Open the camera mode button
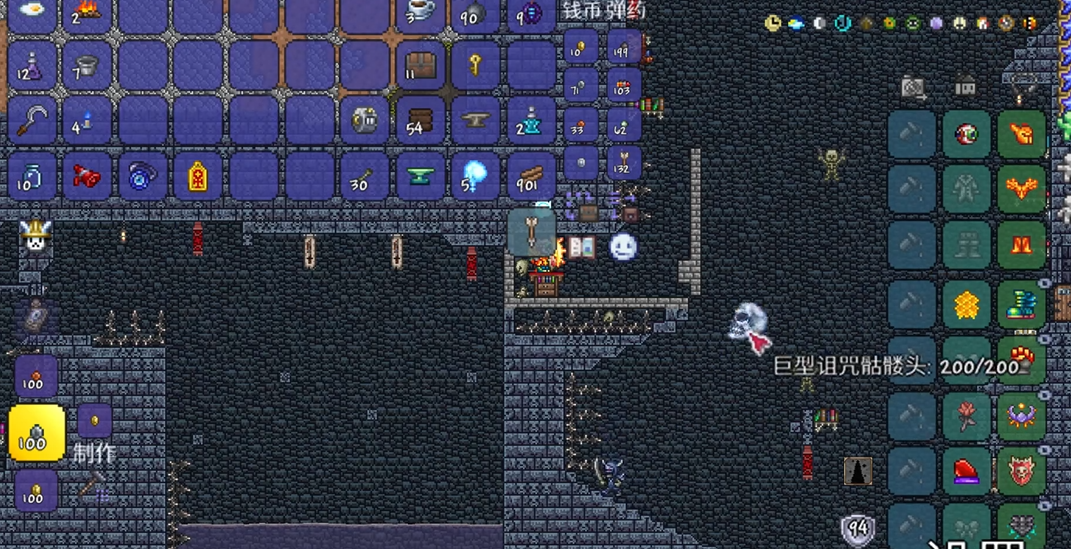1071x549 pixels. (x=912, y=87)
